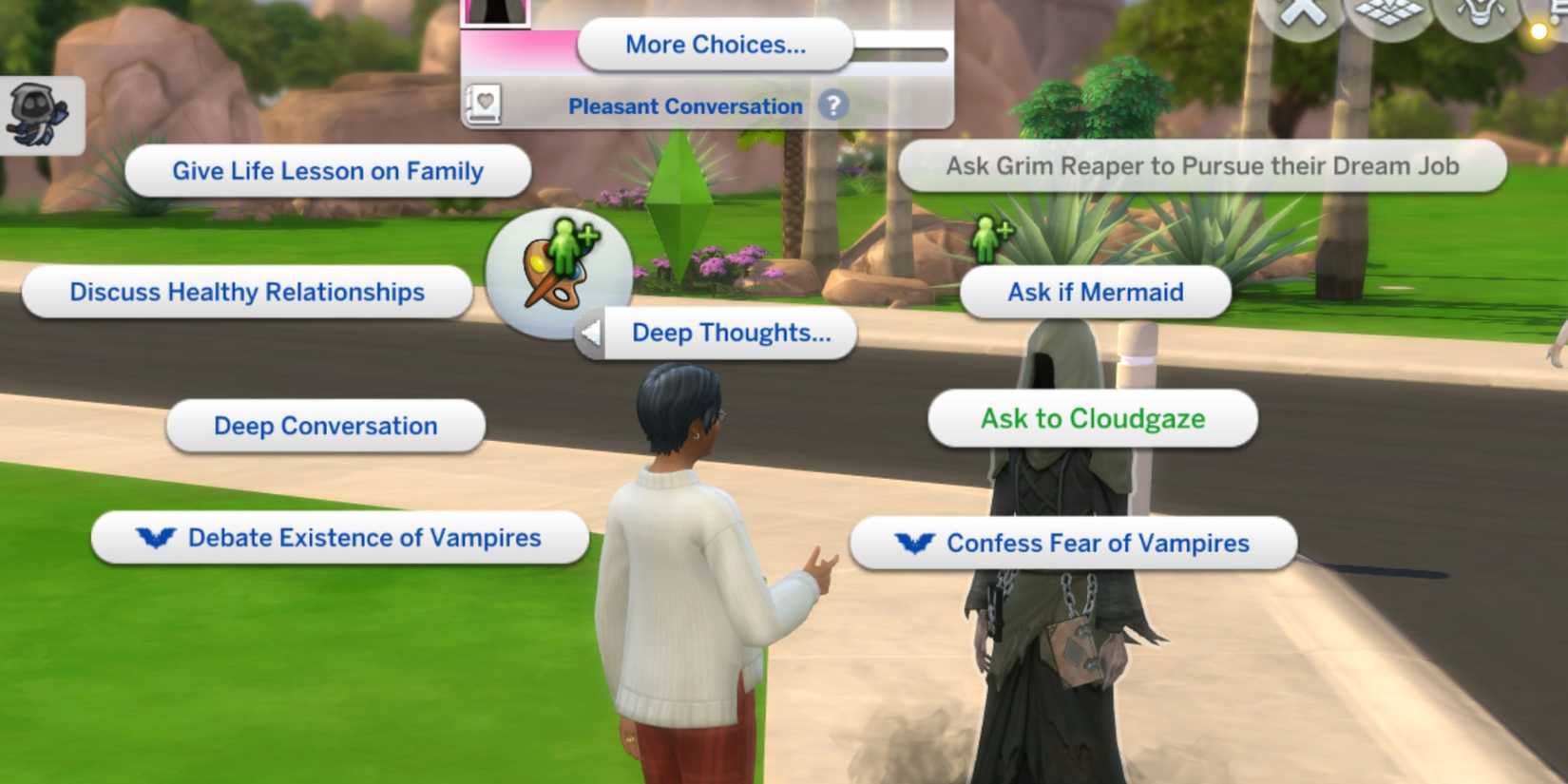Select Deep Conversation from the pie menu

324,426
